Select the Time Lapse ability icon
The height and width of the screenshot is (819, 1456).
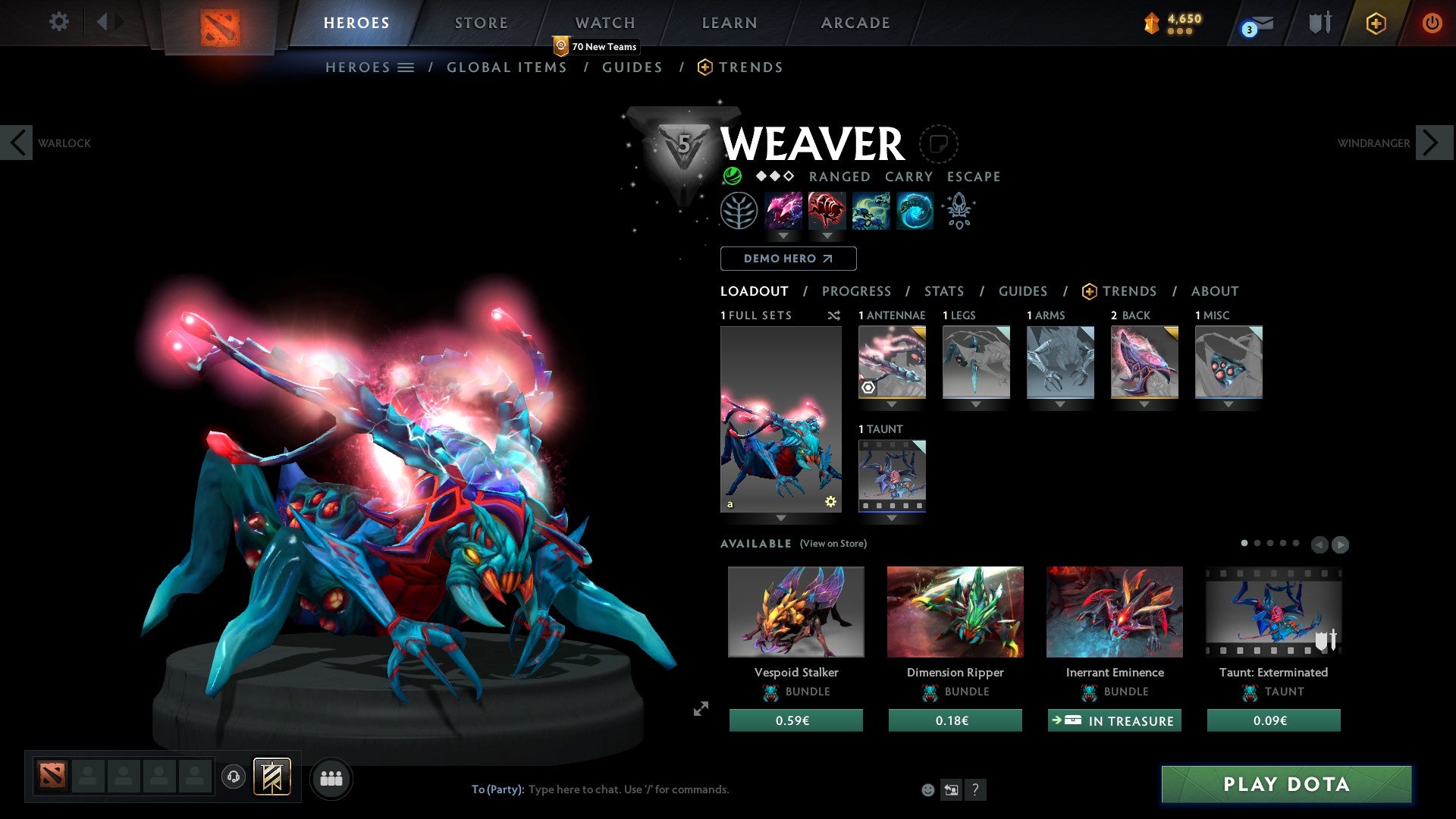pos(914,211)
